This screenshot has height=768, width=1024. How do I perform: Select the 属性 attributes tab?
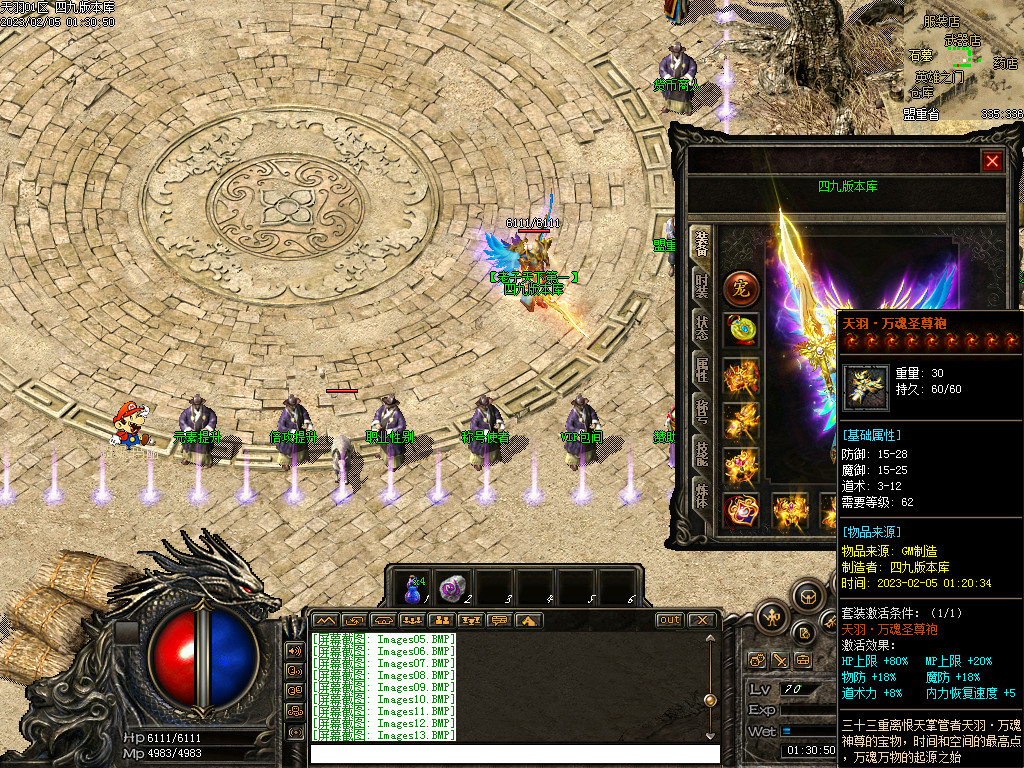click(x=702, y=368)
